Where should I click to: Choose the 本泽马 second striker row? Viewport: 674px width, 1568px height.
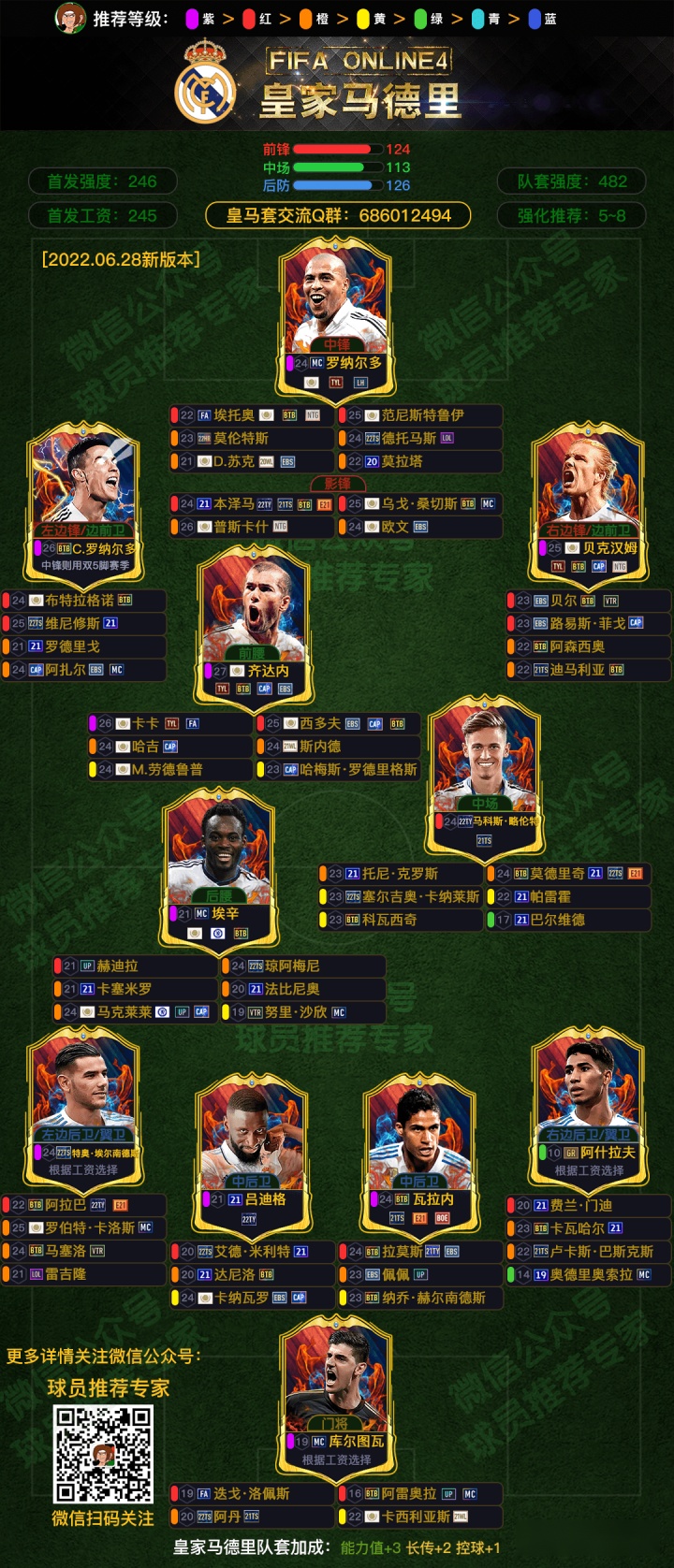(251, 504)
